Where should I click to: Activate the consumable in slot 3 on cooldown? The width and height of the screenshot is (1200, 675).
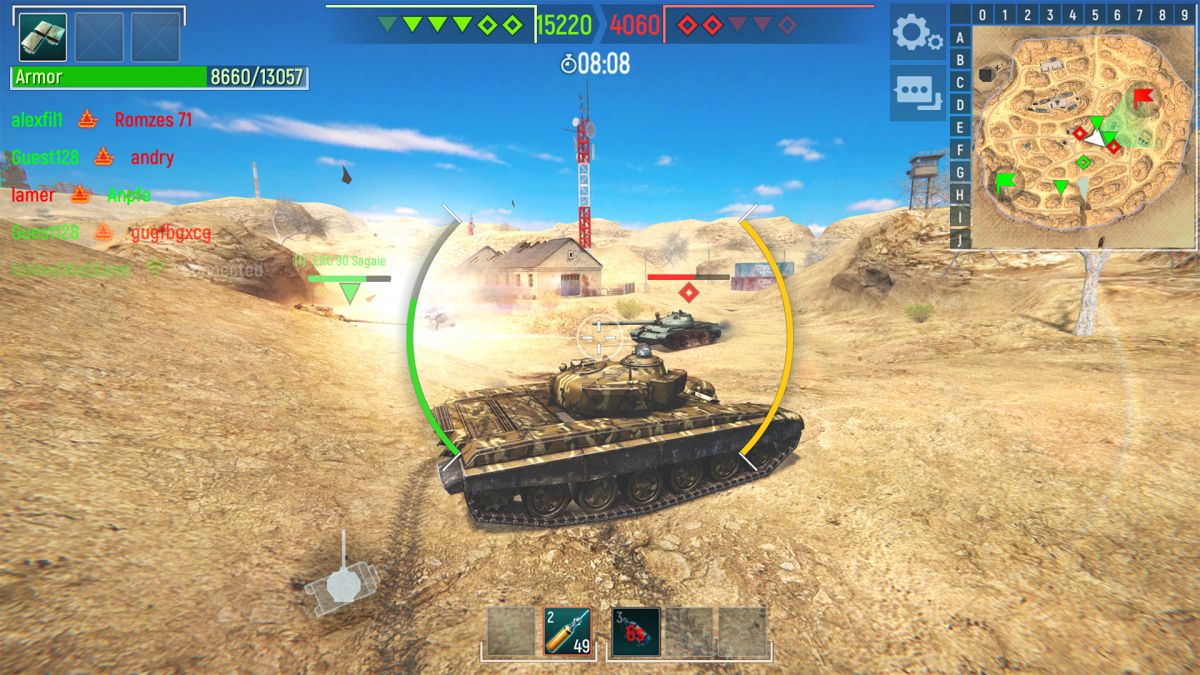(636, 631)
